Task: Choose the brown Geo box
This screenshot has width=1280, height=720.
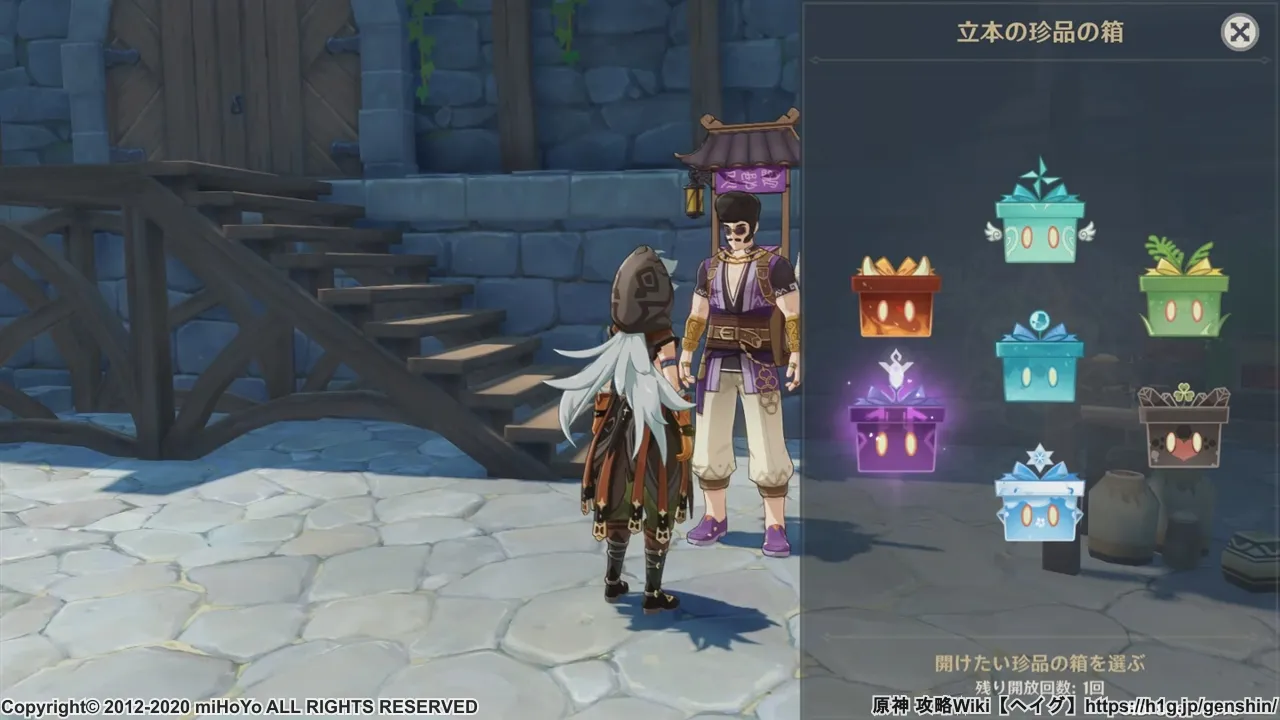Action: pyautogui.click(x=1184, y=432)
